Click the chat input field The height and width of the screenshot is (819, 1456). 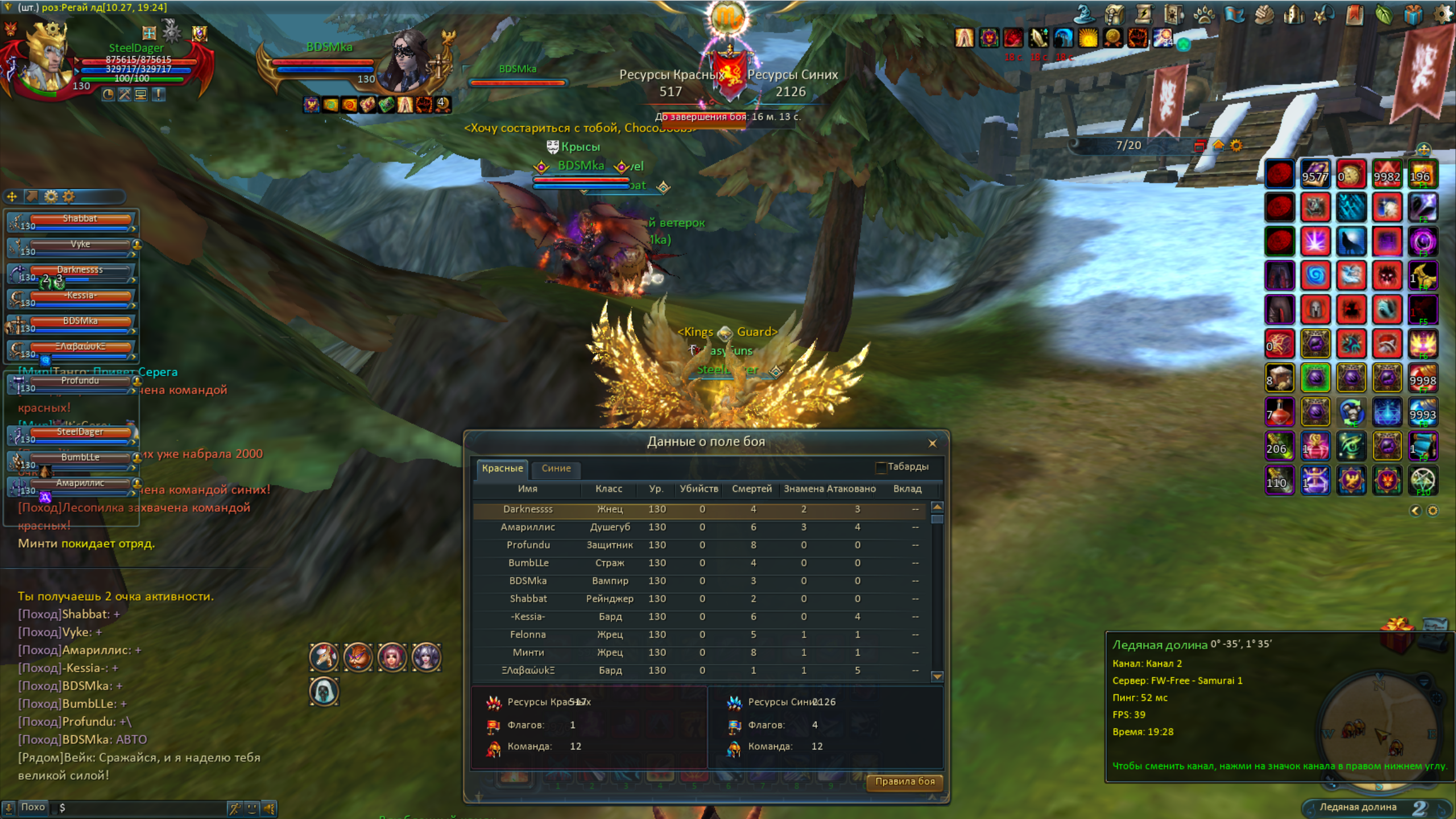pos(142,808)
